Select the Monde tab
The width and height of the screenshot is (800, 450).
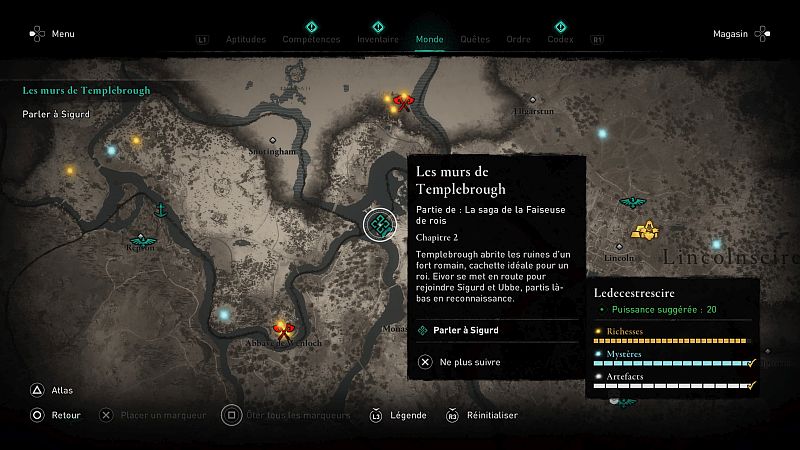click(430, 39)
